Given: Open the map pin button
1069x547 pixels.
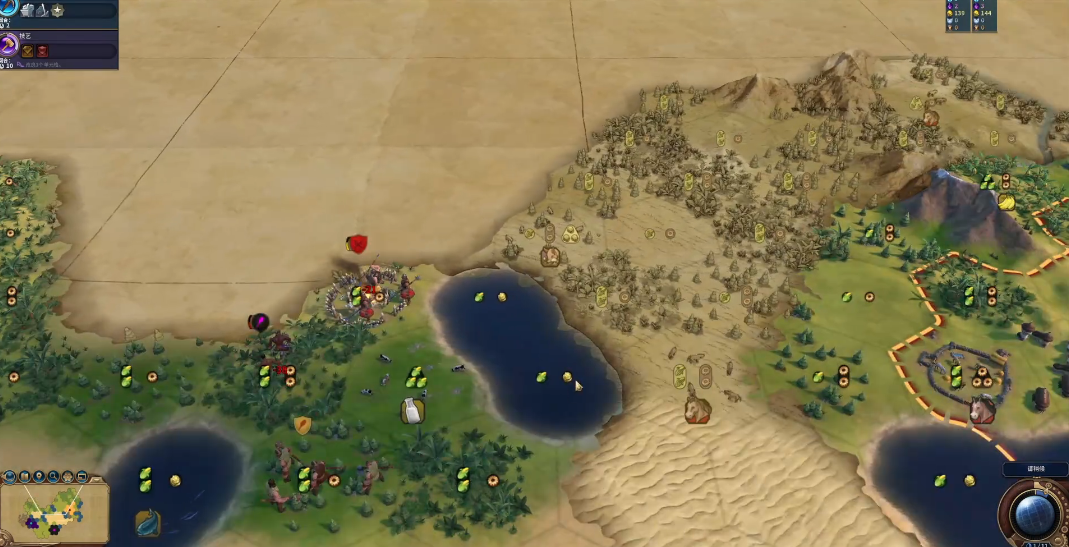Looking at the screenshot, I should (39, 477).
